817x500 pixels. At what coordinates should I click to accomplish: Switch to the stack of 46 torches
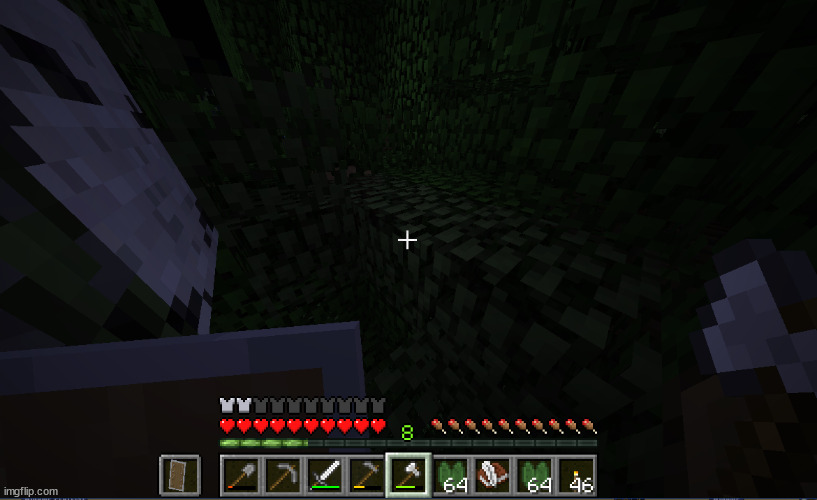(577, 474)
